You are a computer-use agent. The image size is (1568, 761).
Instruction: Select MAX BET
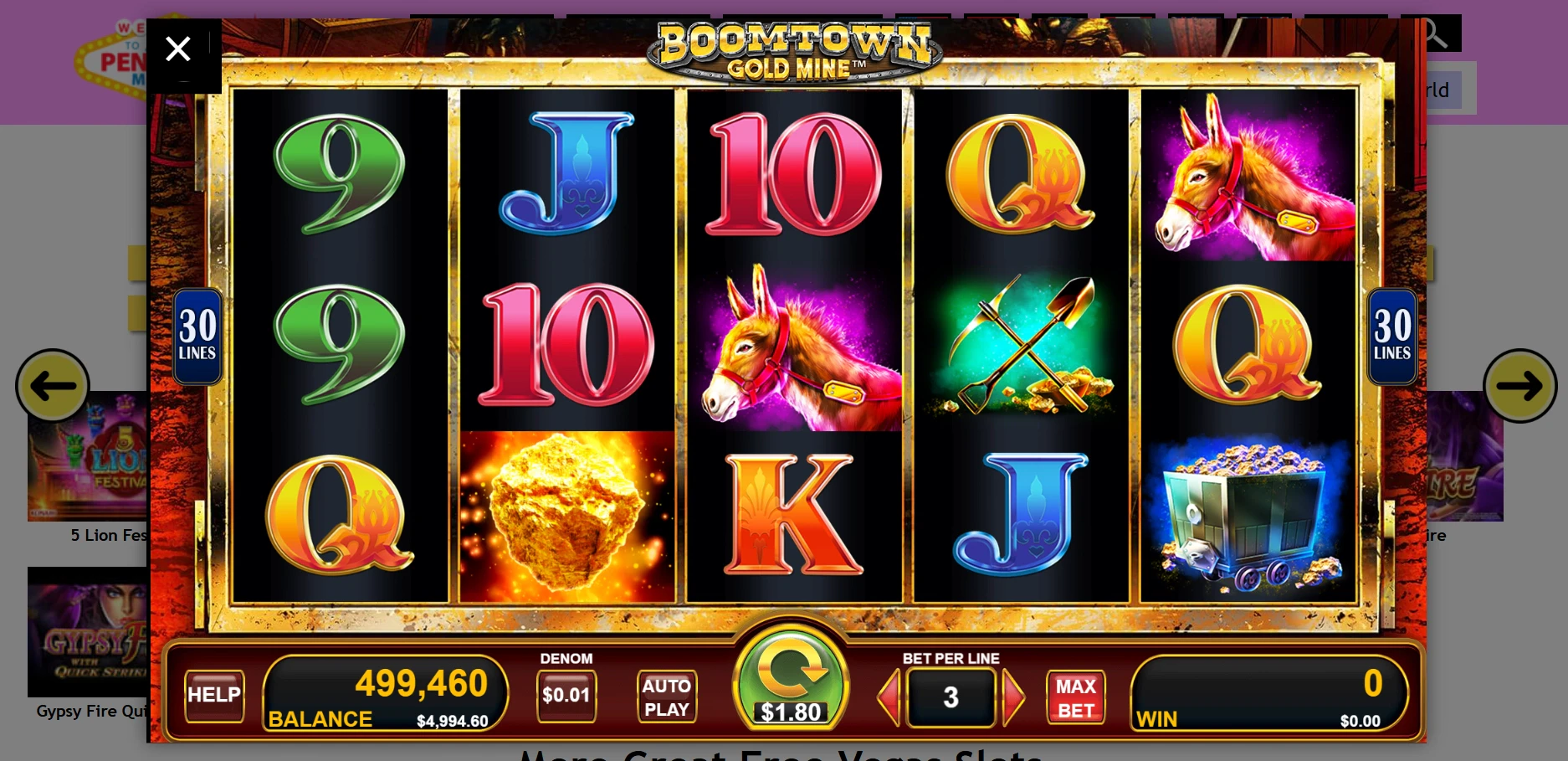(1075, 697)
